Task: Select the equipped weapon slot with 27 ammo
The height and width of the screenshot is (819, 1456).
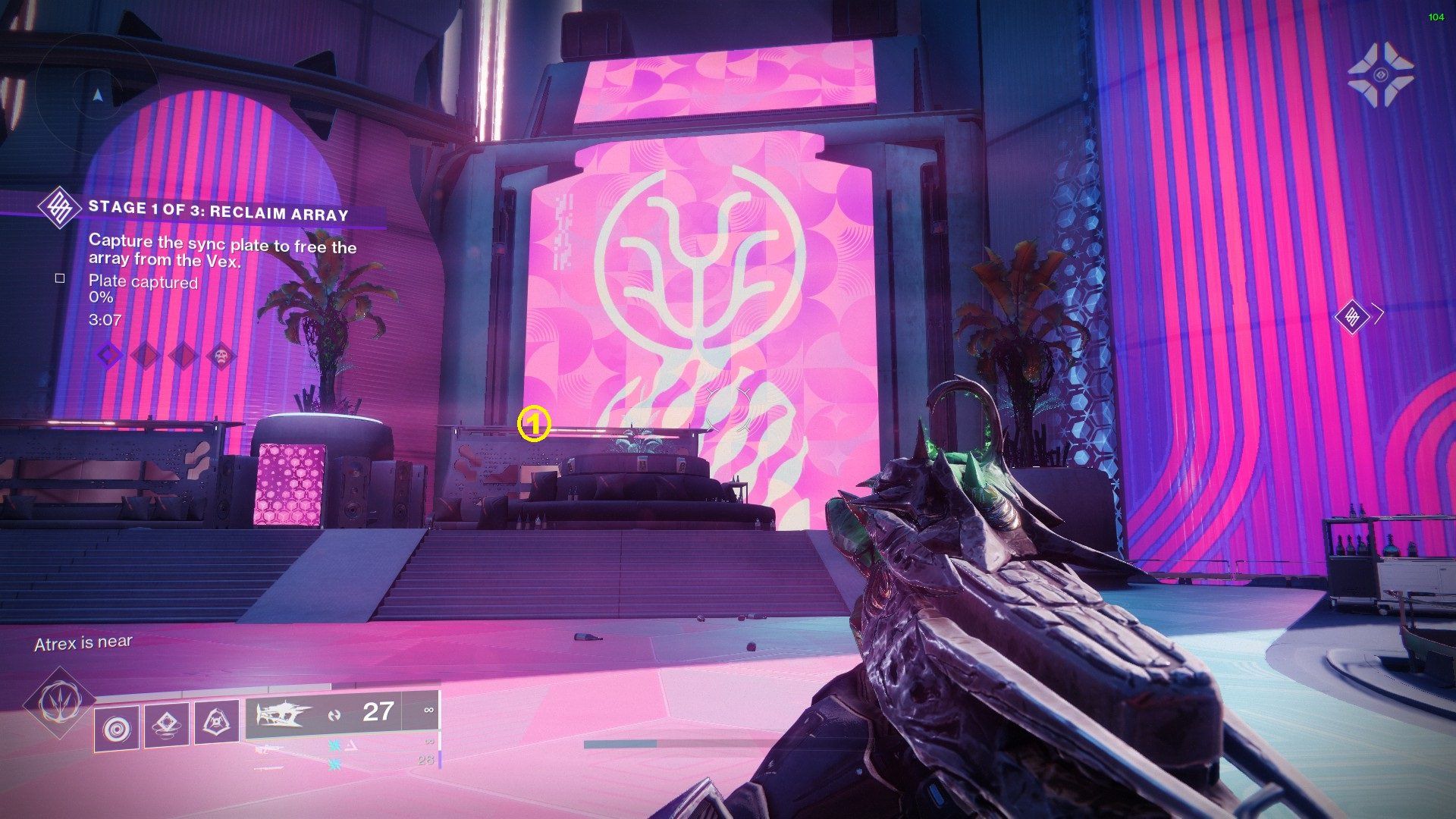Action: pos(343,714)
